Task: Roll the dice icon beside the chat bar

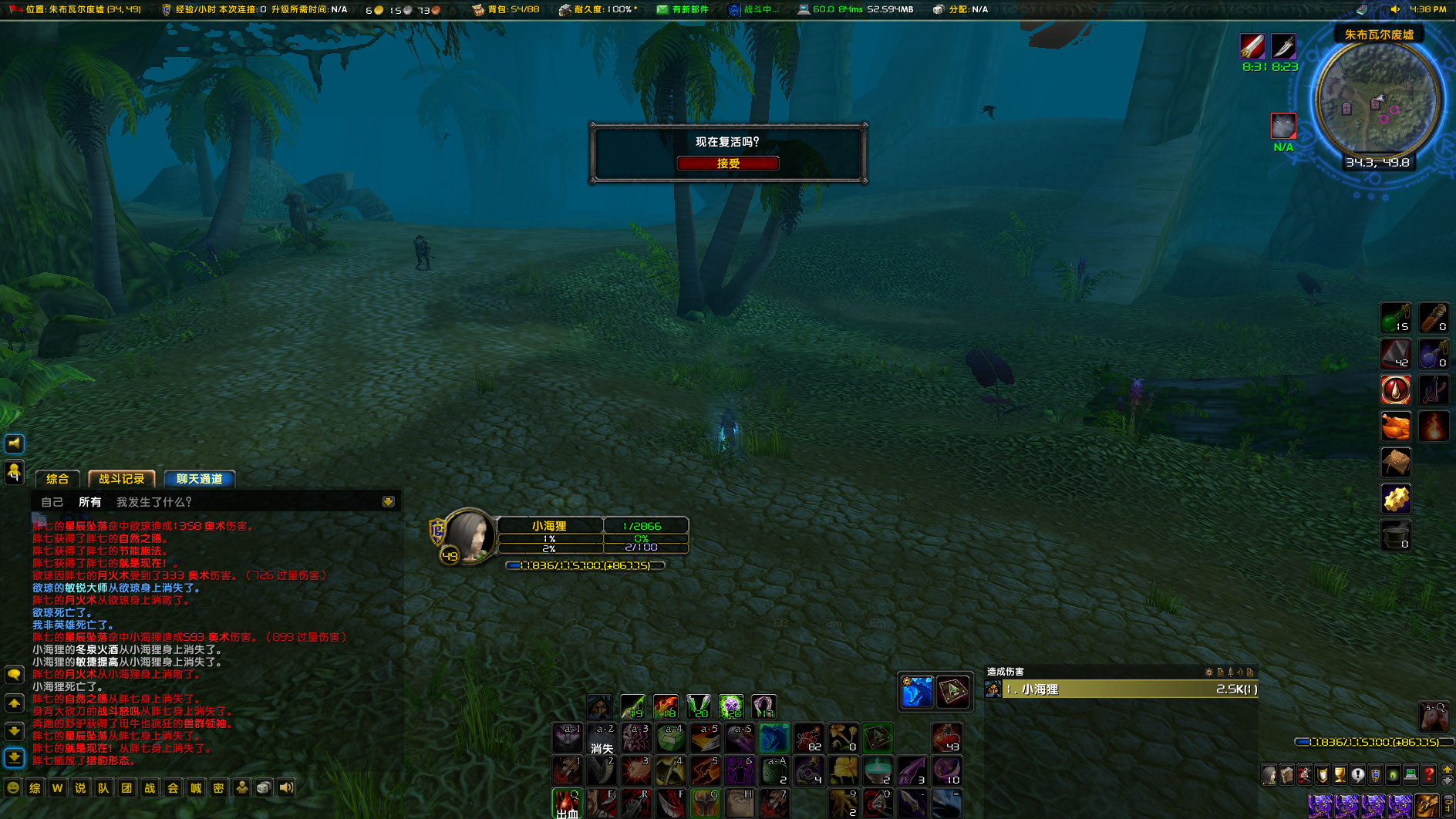Action: 265,788
